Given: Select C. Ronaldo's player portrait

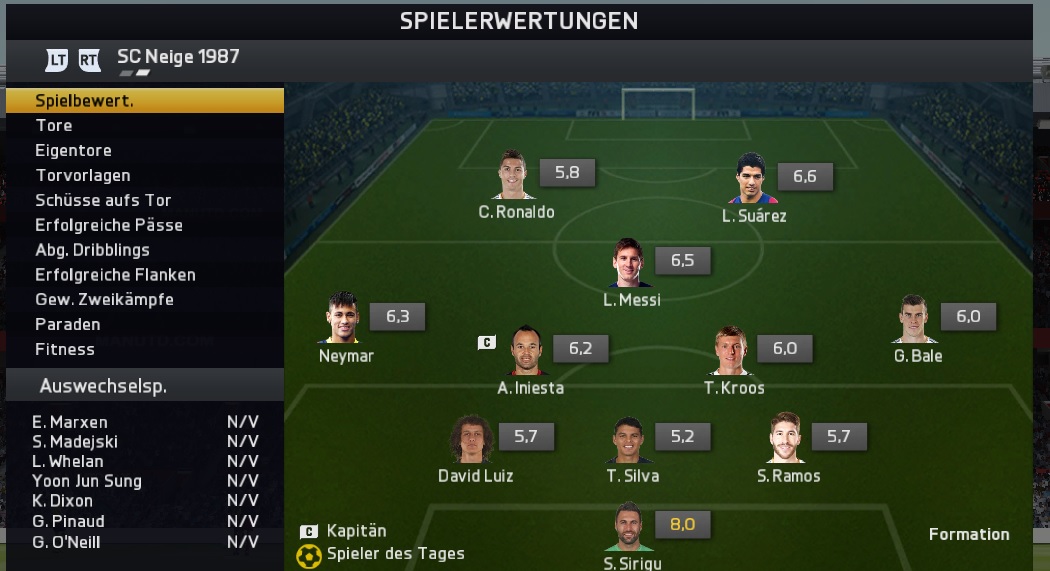Looking at the screenshot, I should (514, 176).
